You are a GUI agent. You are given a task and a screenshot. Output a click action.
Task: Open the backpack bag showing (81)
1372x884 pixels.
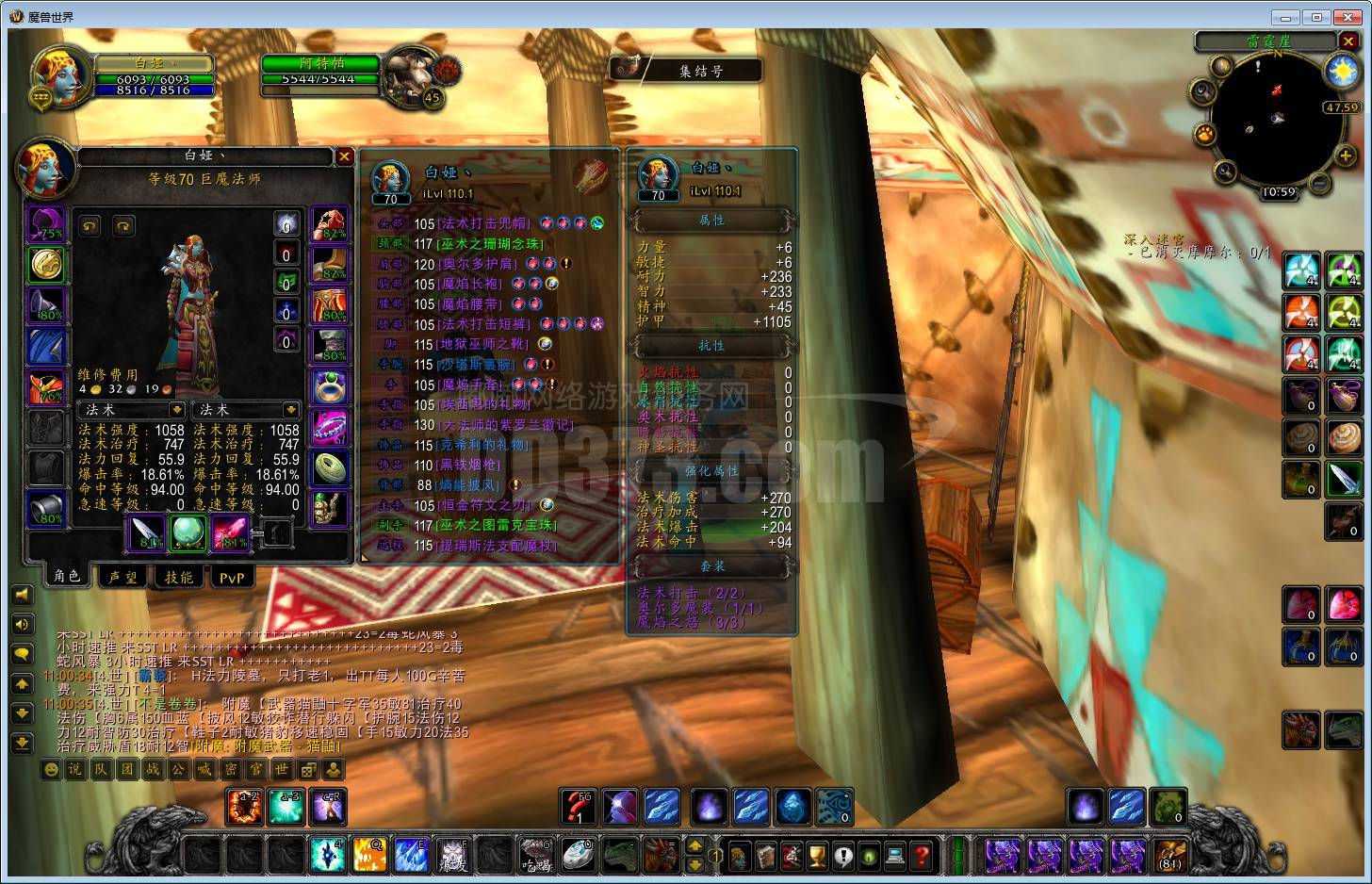1169,855
